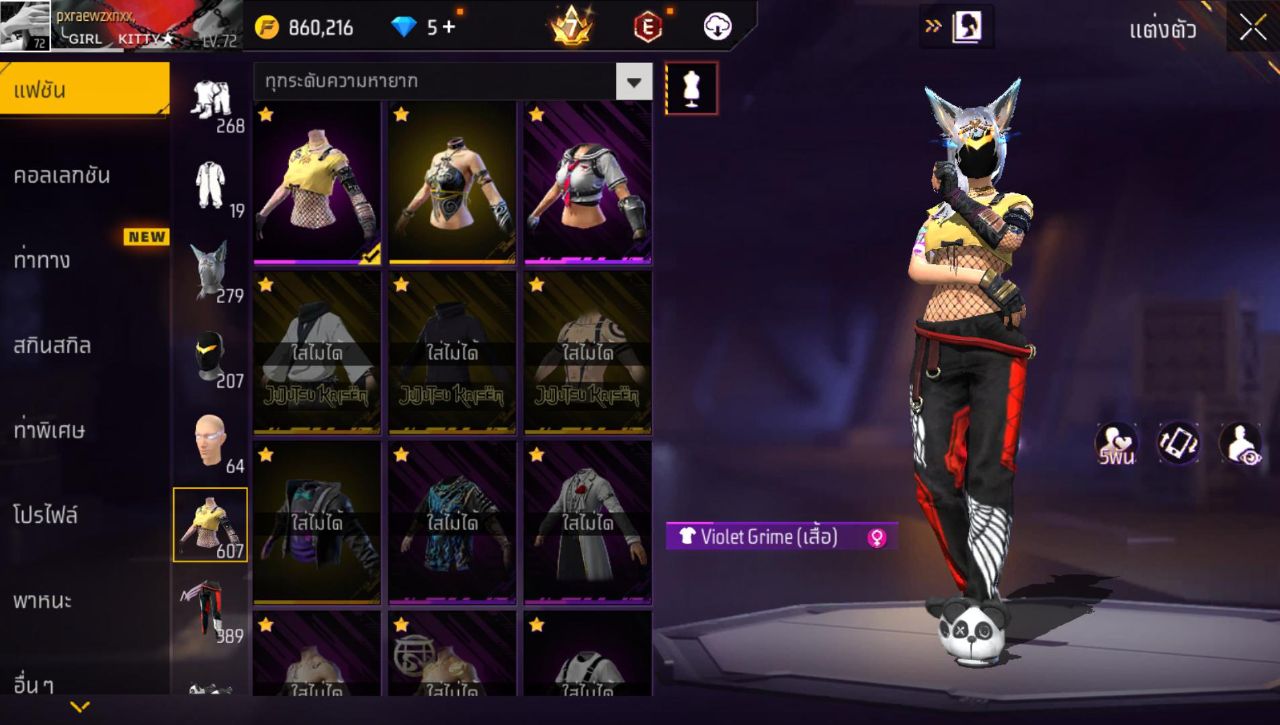Open the ท่าทาง emotes section
1280x725 pixels.
pos(42,261)
